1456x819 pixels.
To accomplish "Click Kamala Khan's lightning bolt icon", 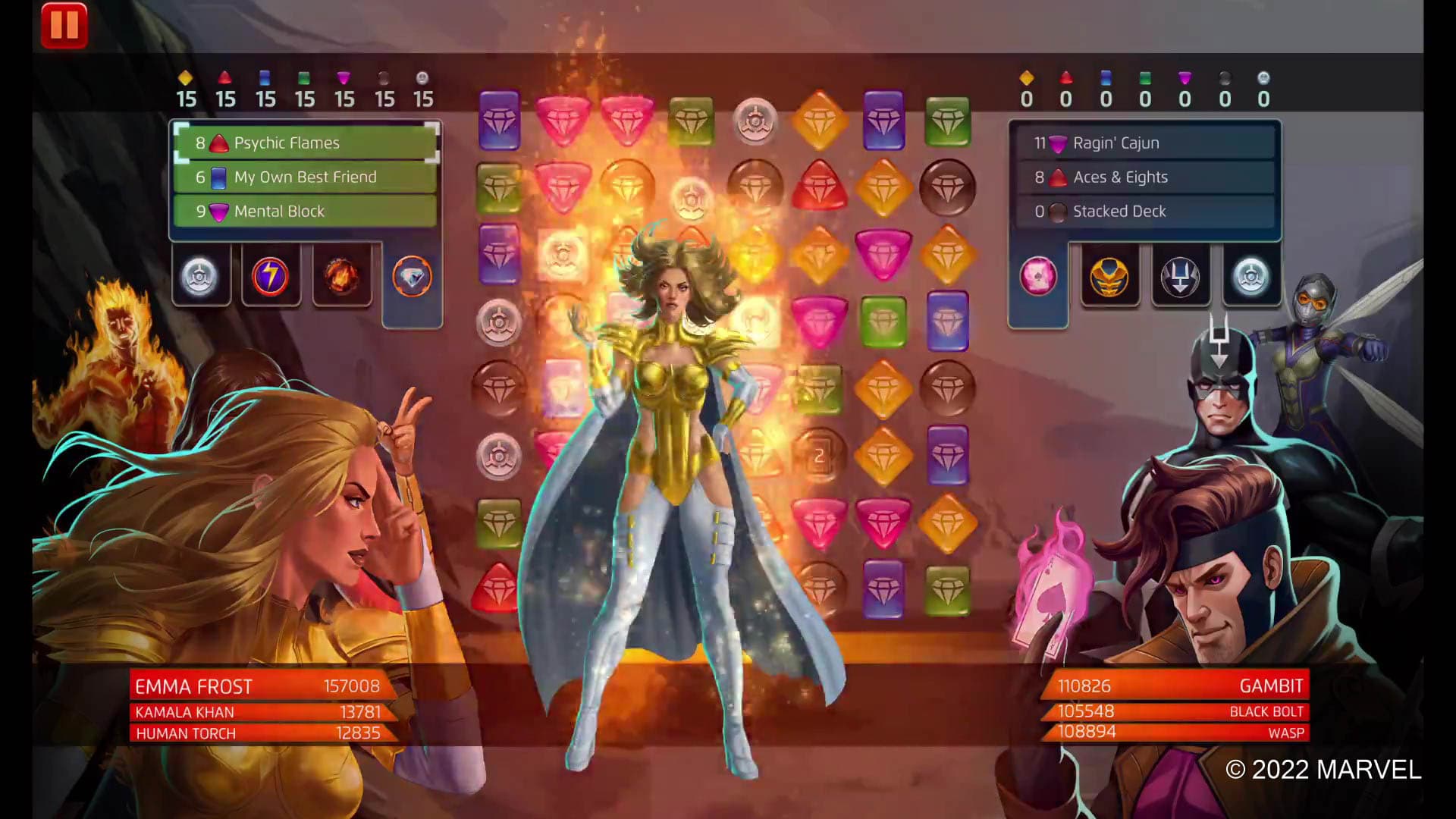I will coord(271,276).
